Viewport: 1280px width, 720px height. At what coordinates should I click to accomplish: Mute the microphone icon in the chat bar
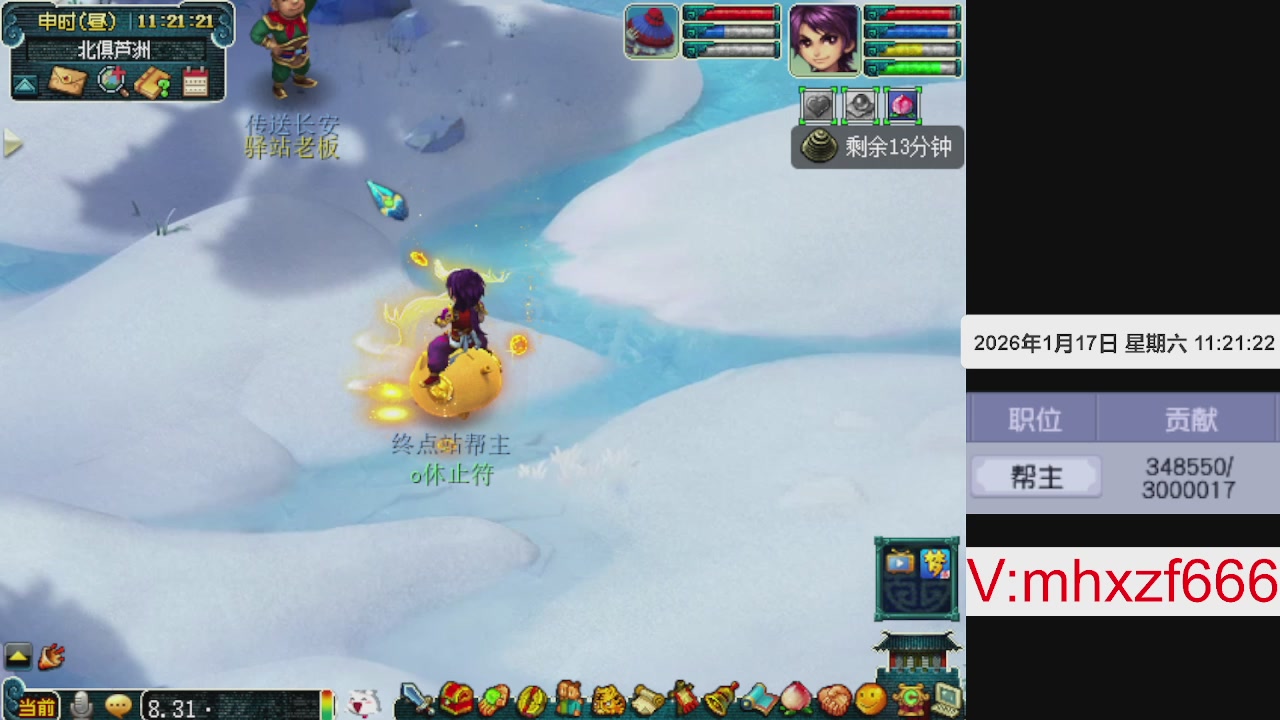coord(81,704)
